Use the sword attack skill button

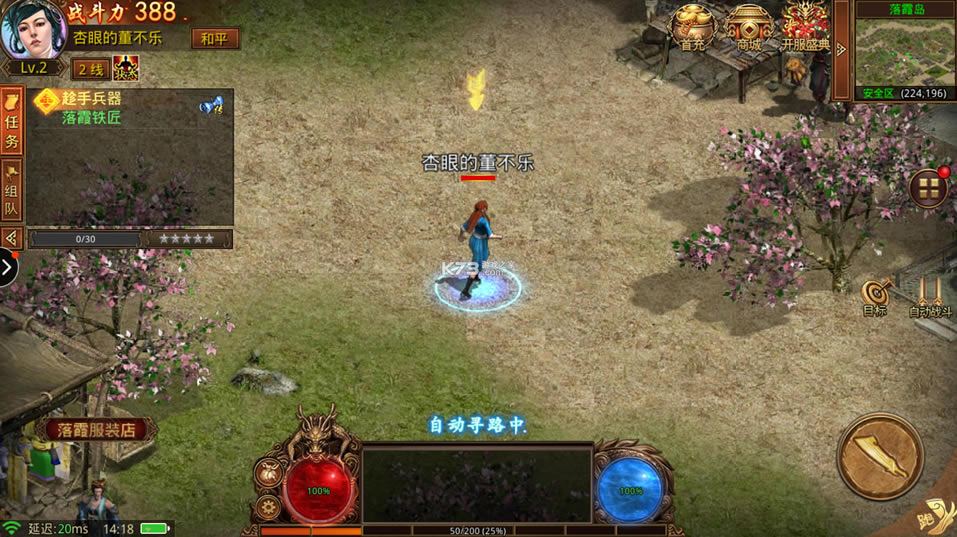[879, 456]
